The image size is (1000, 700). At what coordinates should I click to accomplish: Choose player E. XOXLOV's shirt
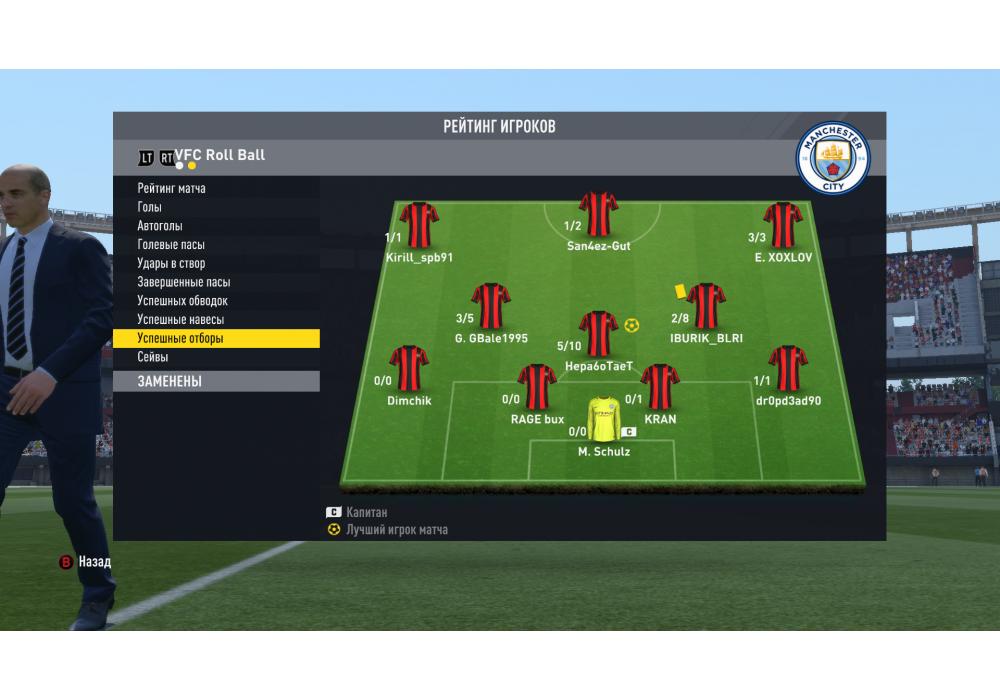783,225
